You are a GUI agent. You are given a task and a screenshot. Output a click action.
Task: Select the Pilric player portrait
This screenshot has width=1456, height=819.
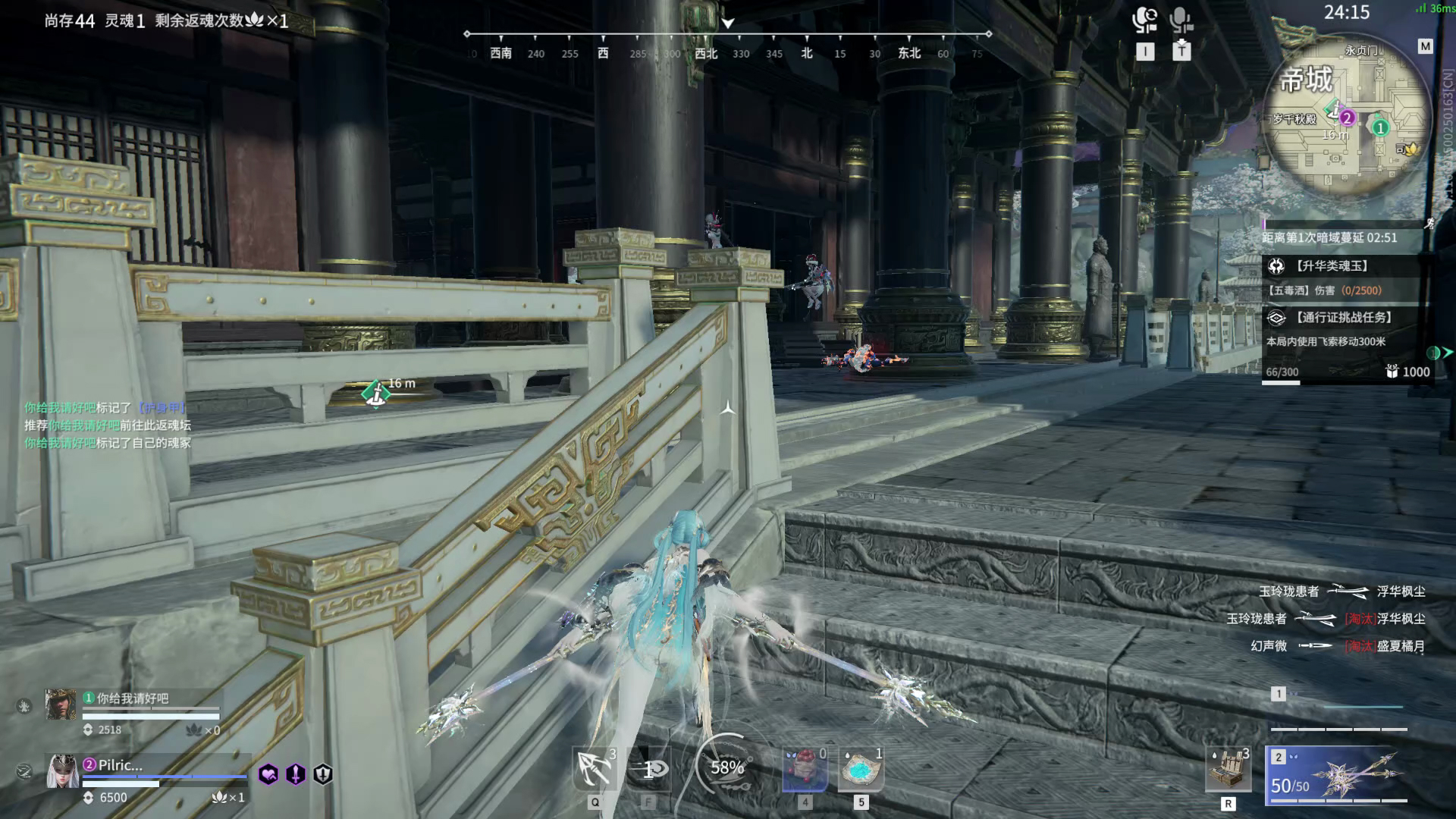(62, 772)
